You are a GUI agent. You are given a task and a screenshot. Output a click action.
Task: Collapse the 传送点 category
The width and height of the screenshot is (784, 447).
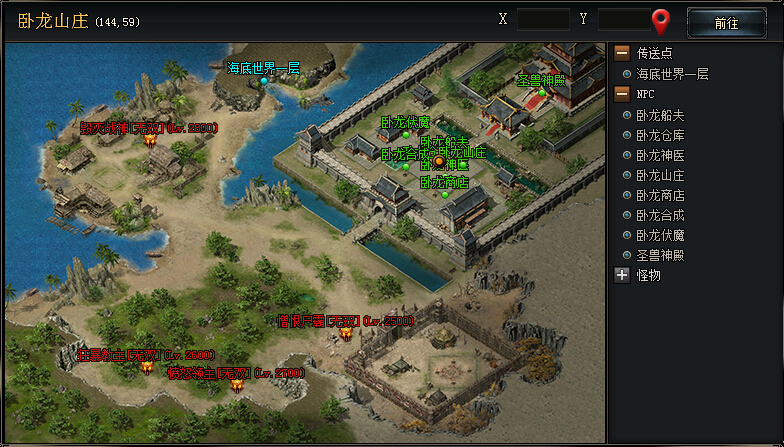[622, 54]
